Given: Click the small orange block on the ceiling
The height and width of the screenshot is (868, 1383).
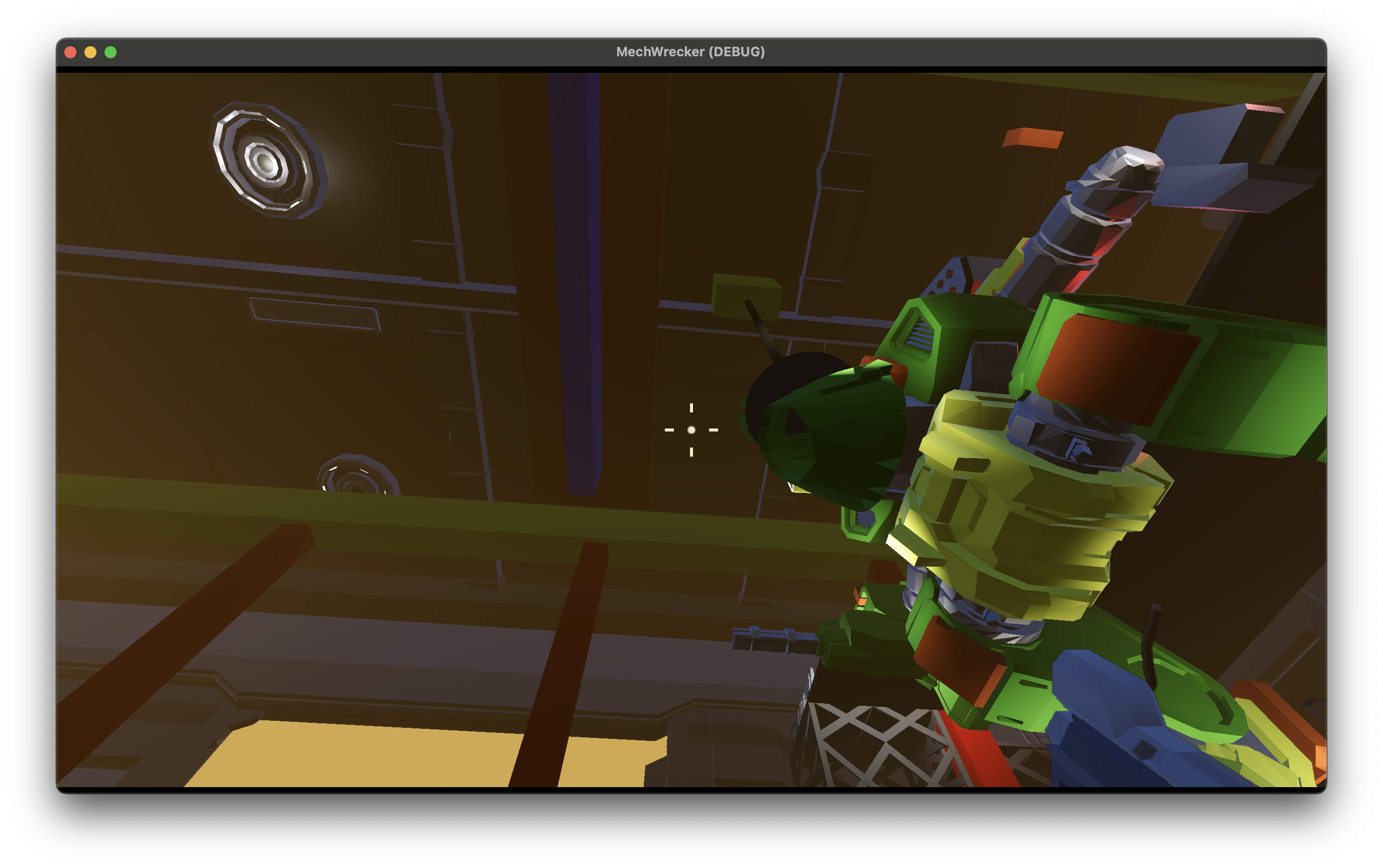Looking at the screenshot, I should point(1034,138).
